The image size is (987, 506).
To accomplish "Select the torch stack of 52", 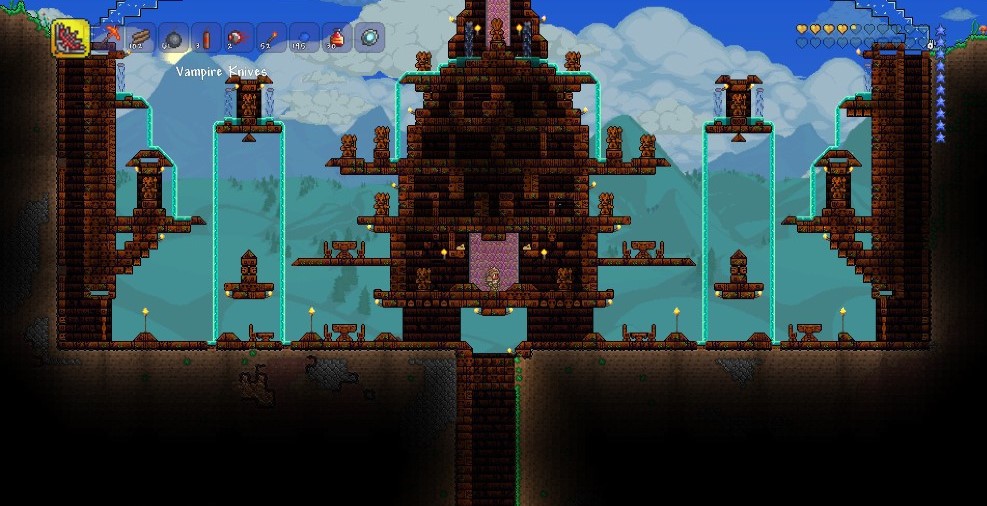I will (271, 39).
